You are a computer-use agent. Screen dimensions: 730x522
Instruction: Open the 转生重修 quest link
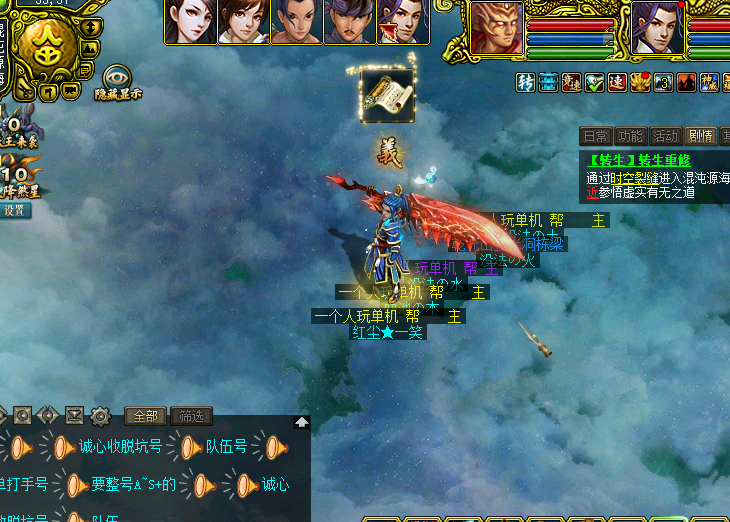(639, 160)
